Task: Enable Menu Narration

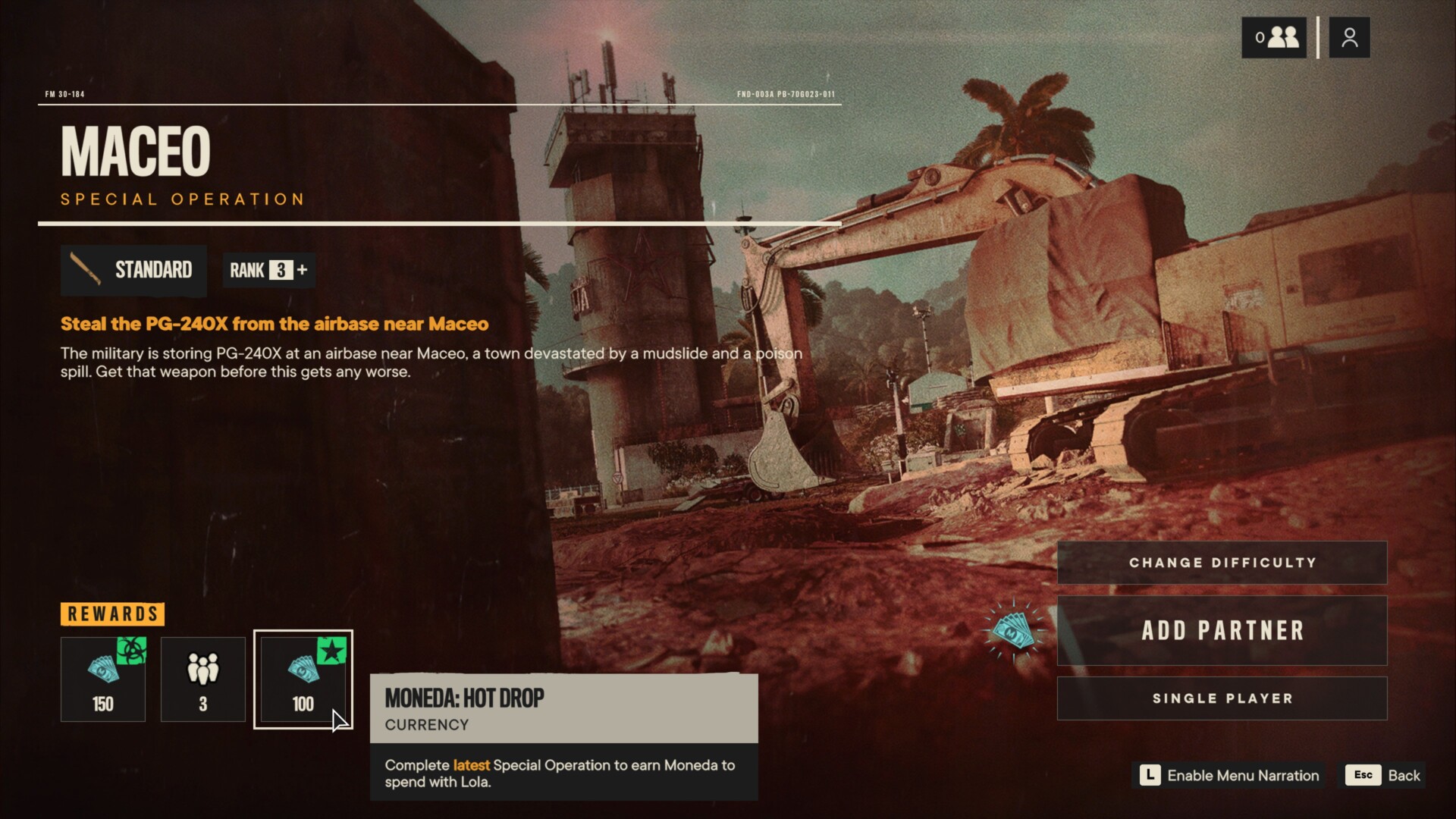Action: pos(1229,775)
